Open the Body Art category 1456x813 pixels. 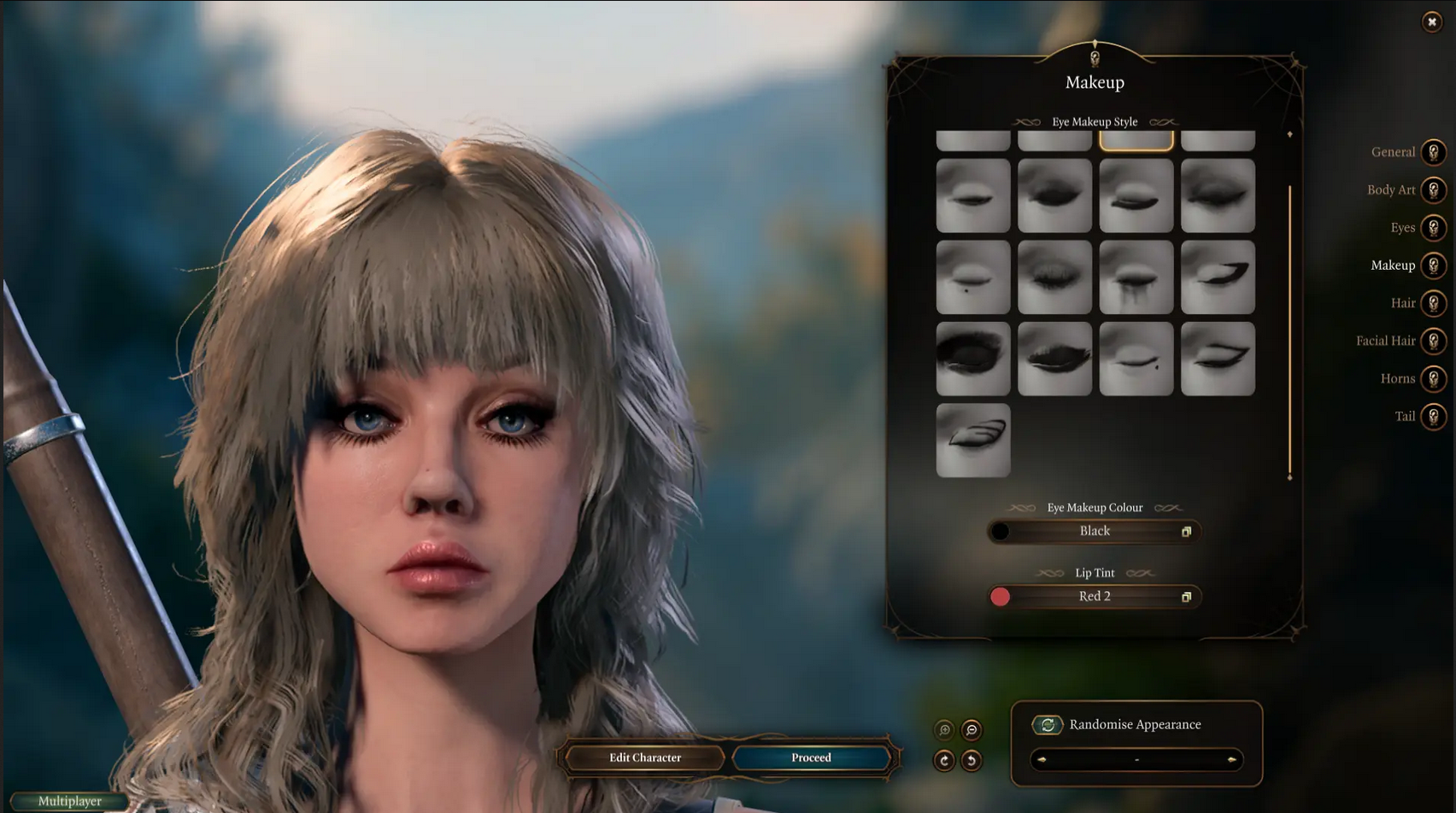[x=1433, y=190]
